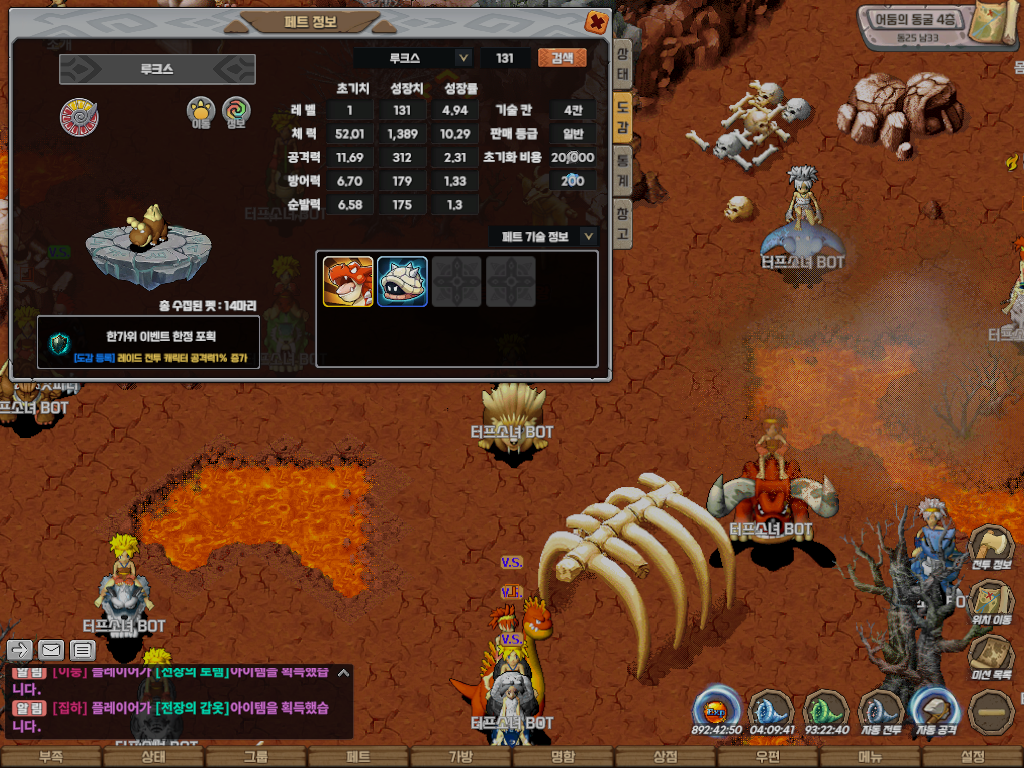Open the 루크스 pet name dropdown
The image size is (1024, 768).
pos(463,58)
